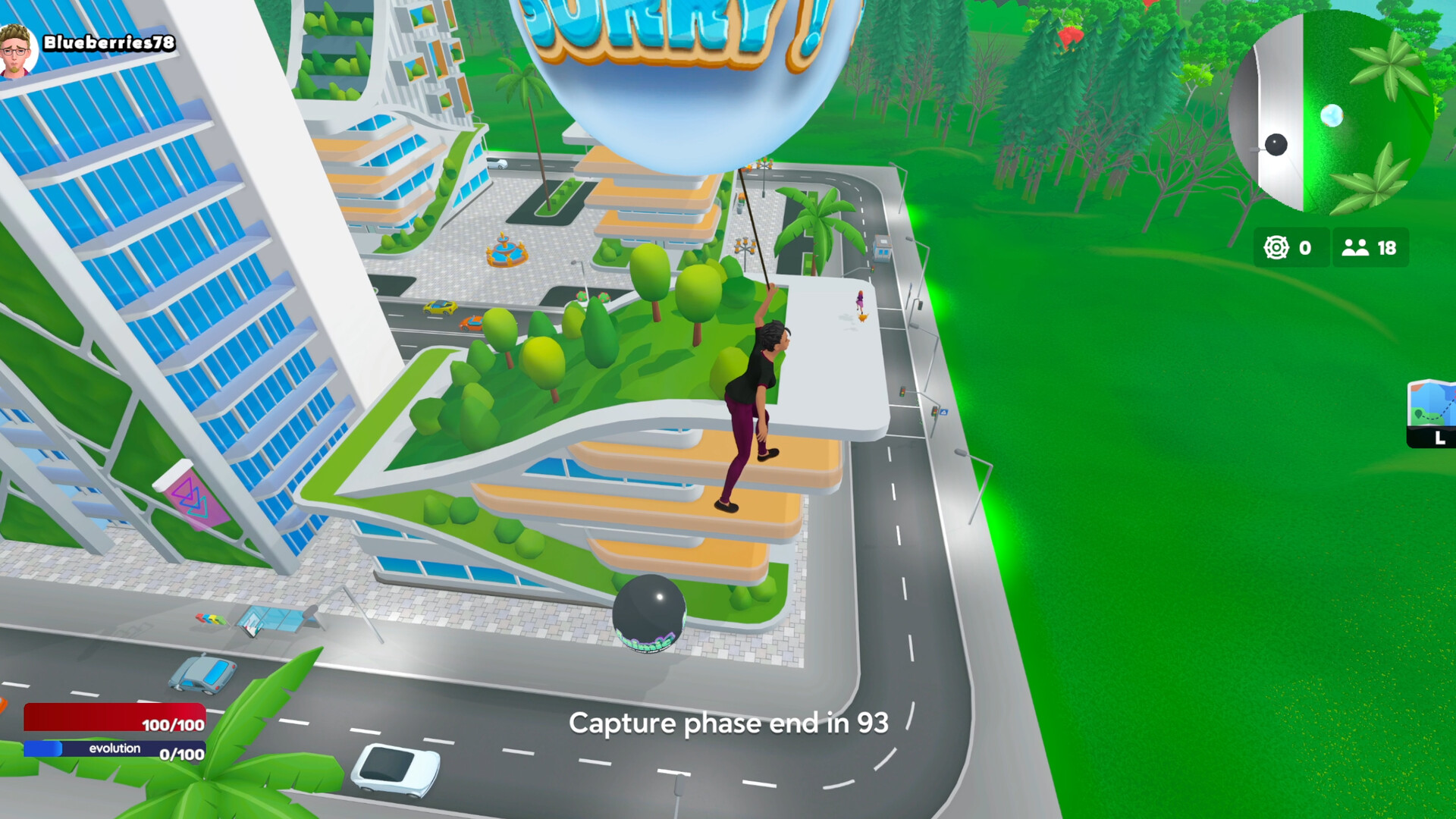1456x819 pixels.
Task: Click the gear resource counter icon
Action: [x=1276, y=247]
